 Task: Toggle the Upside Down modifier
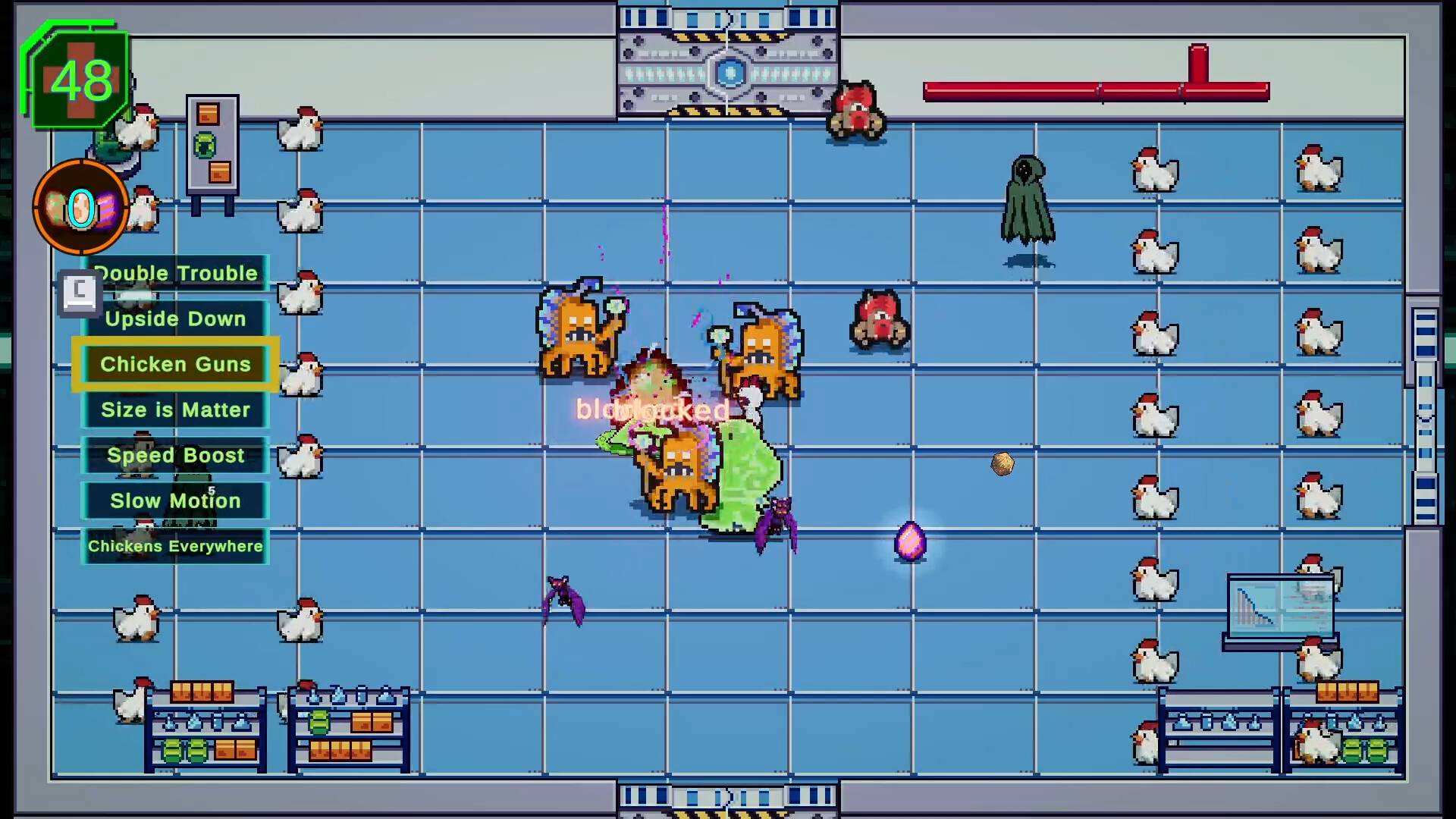pos(174,318)
